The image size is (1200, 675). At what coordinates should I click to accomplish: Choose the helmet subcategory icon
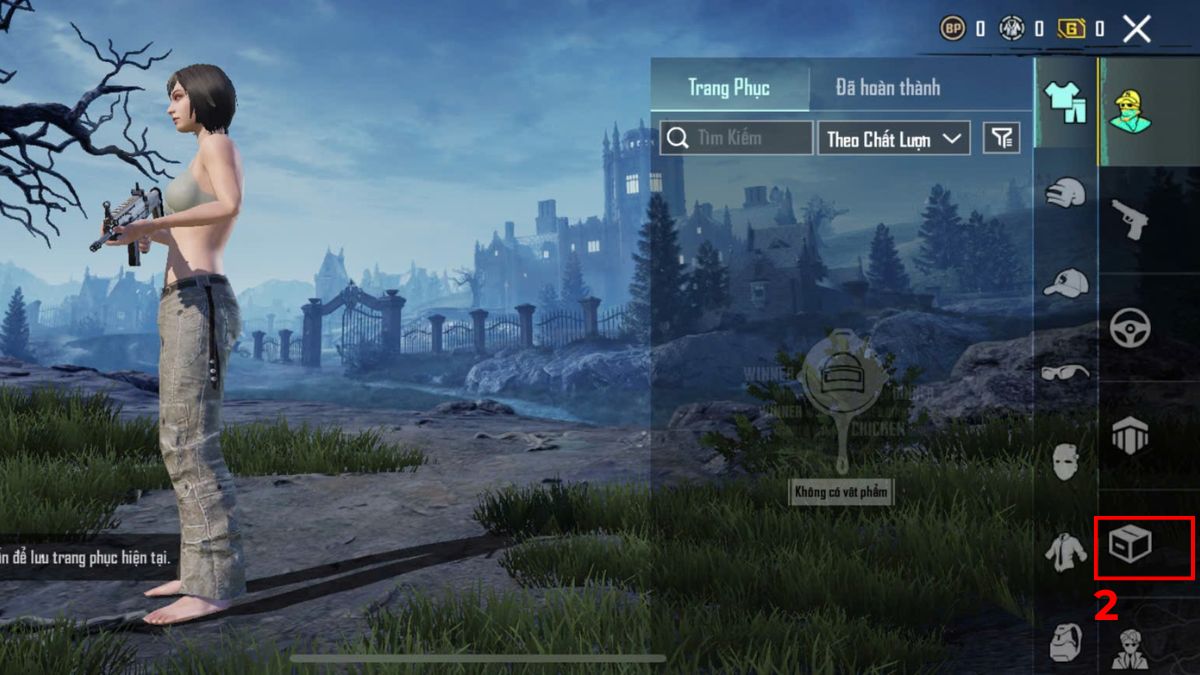pyautogui.click(x=1065, y=192)
